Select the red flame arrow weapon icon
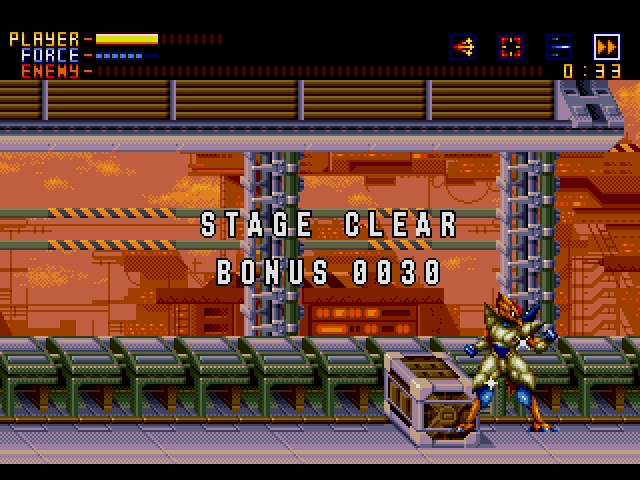640x480 pixels. click(463, 47)
